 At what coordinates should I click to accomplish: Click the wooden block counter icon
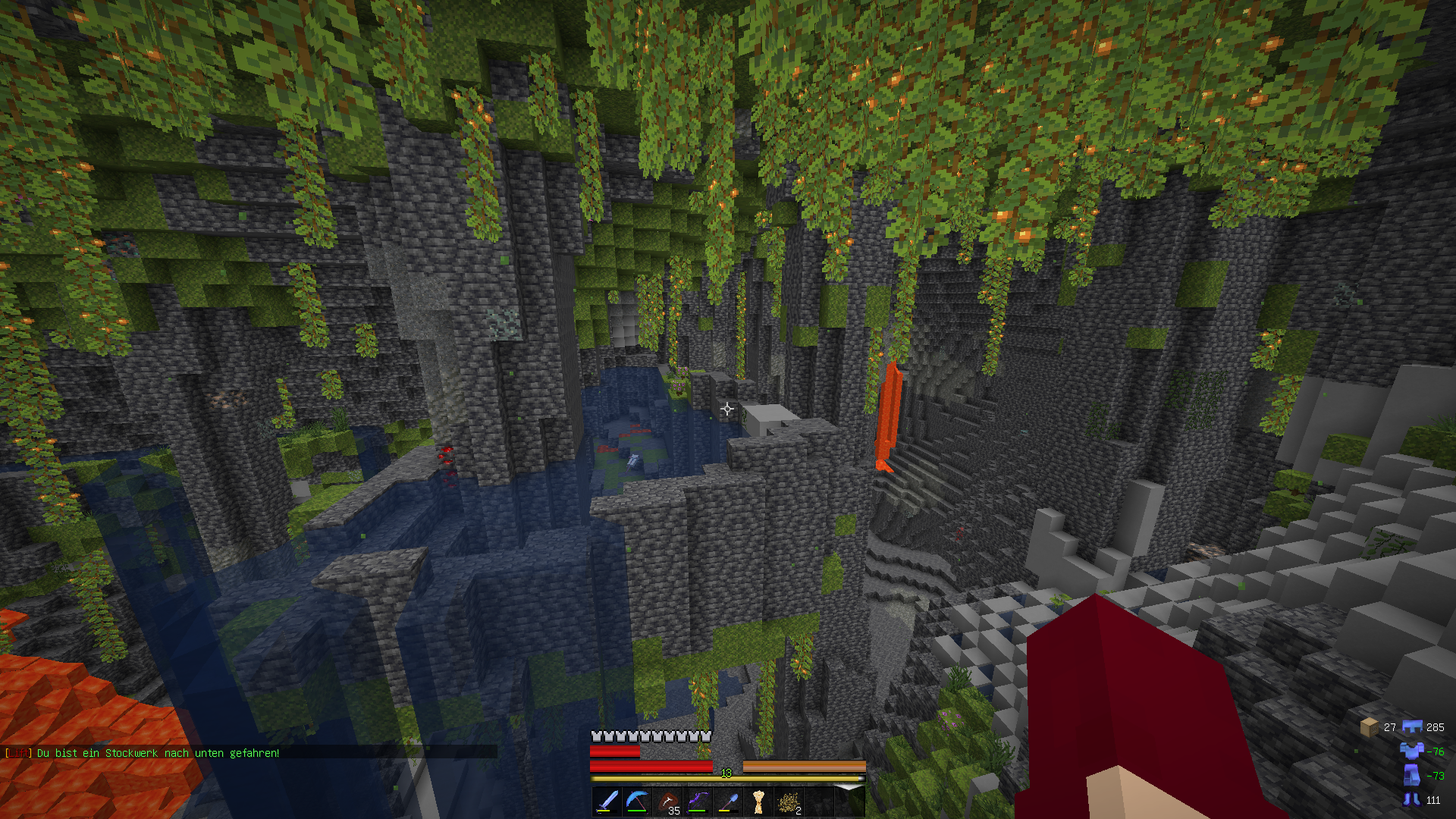1370,727
